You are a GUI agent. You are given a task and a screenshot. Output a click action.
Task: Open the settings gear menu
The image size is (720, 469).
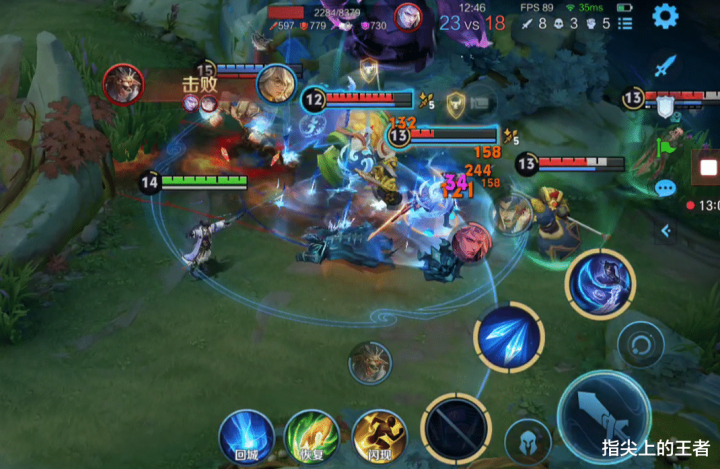[665, 16]
